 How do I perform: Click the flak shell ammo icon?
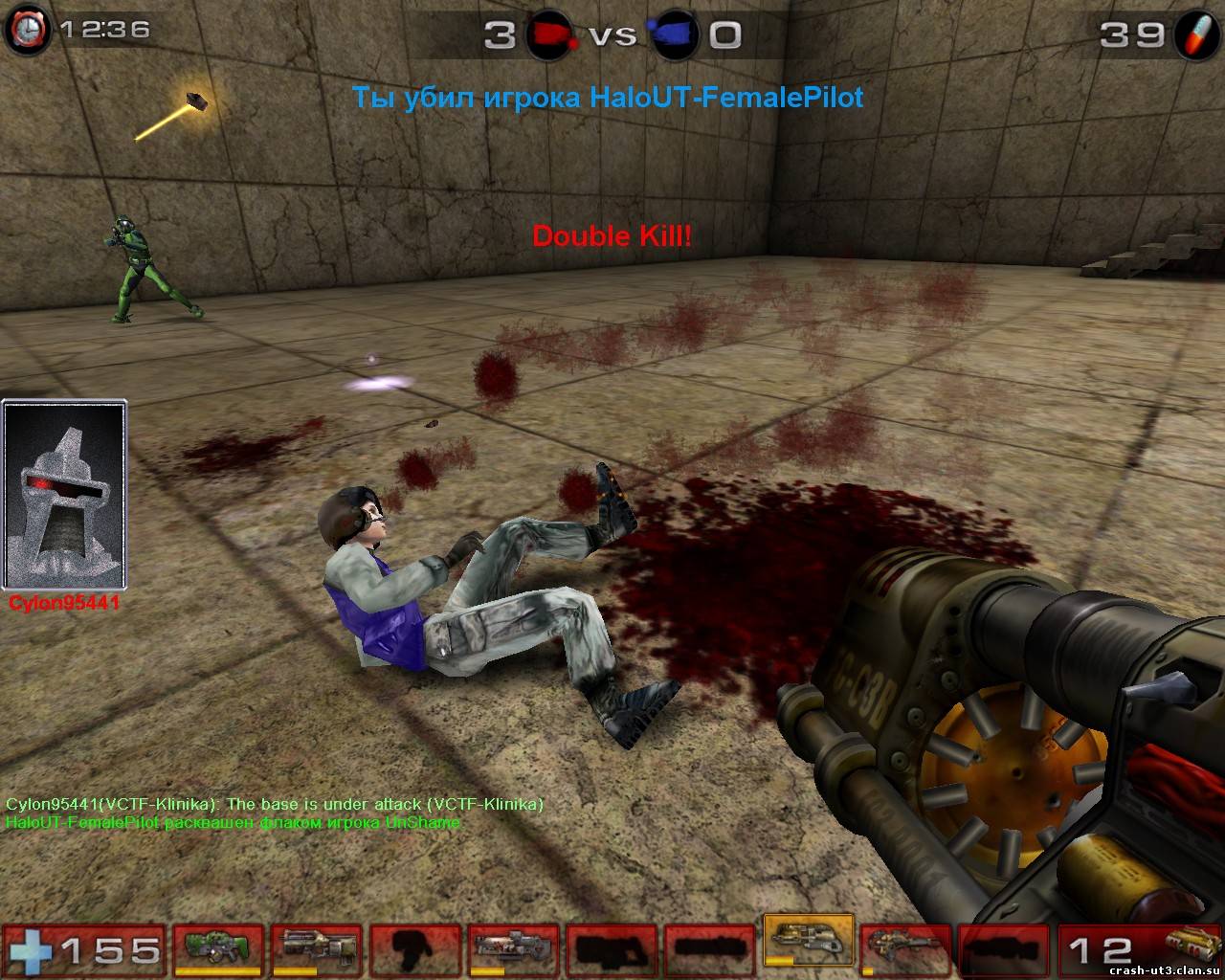pos(1193,949)
